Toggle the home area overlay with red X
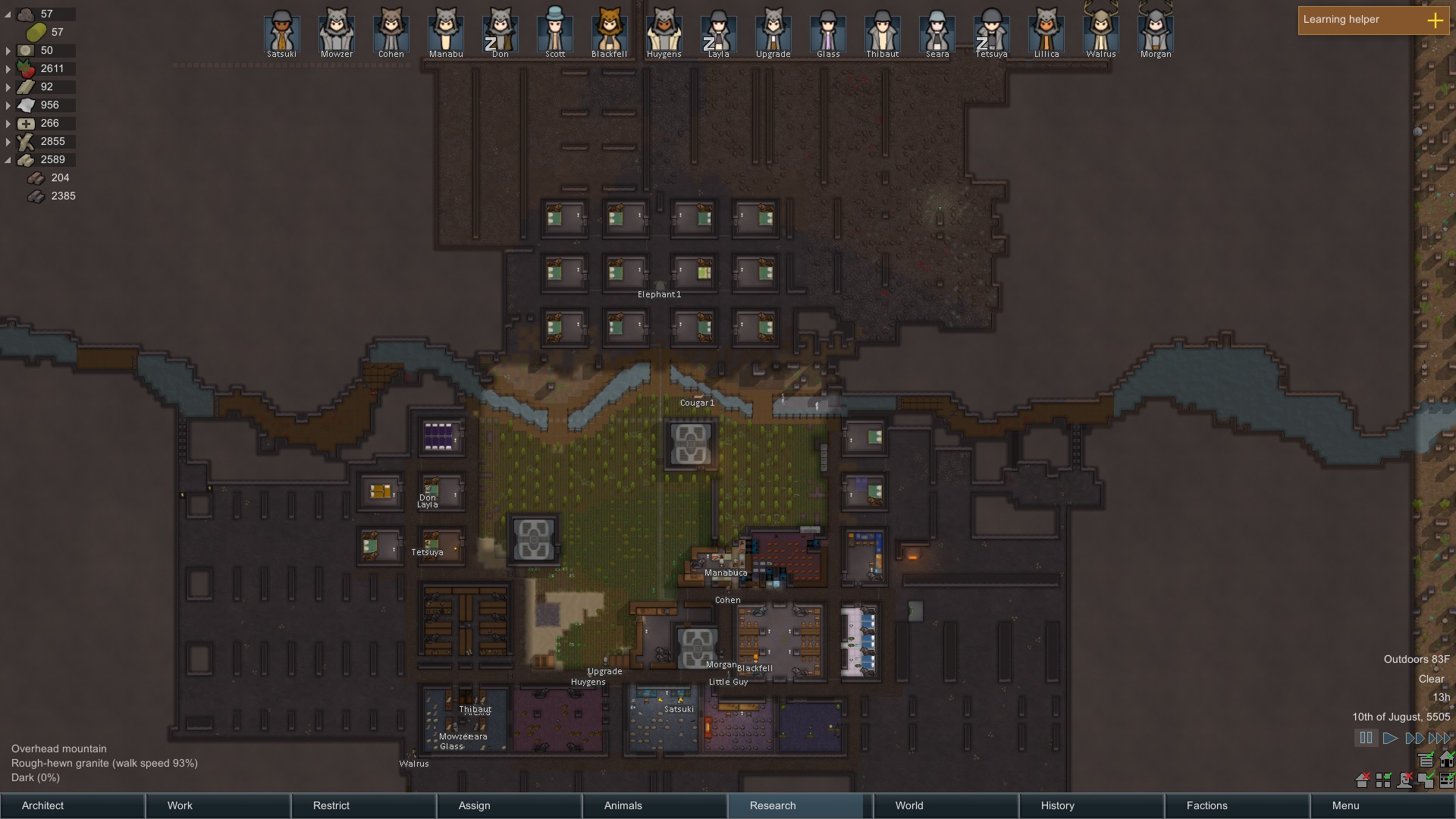The height and width of the screenshot is (819, 1456). 1362,780
